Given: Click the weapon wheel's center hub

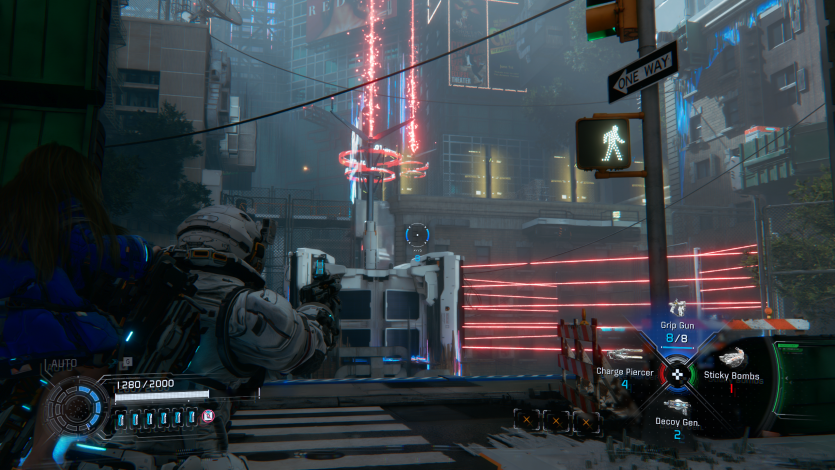Looking at the screenshot, I should [x=677, y=375].
